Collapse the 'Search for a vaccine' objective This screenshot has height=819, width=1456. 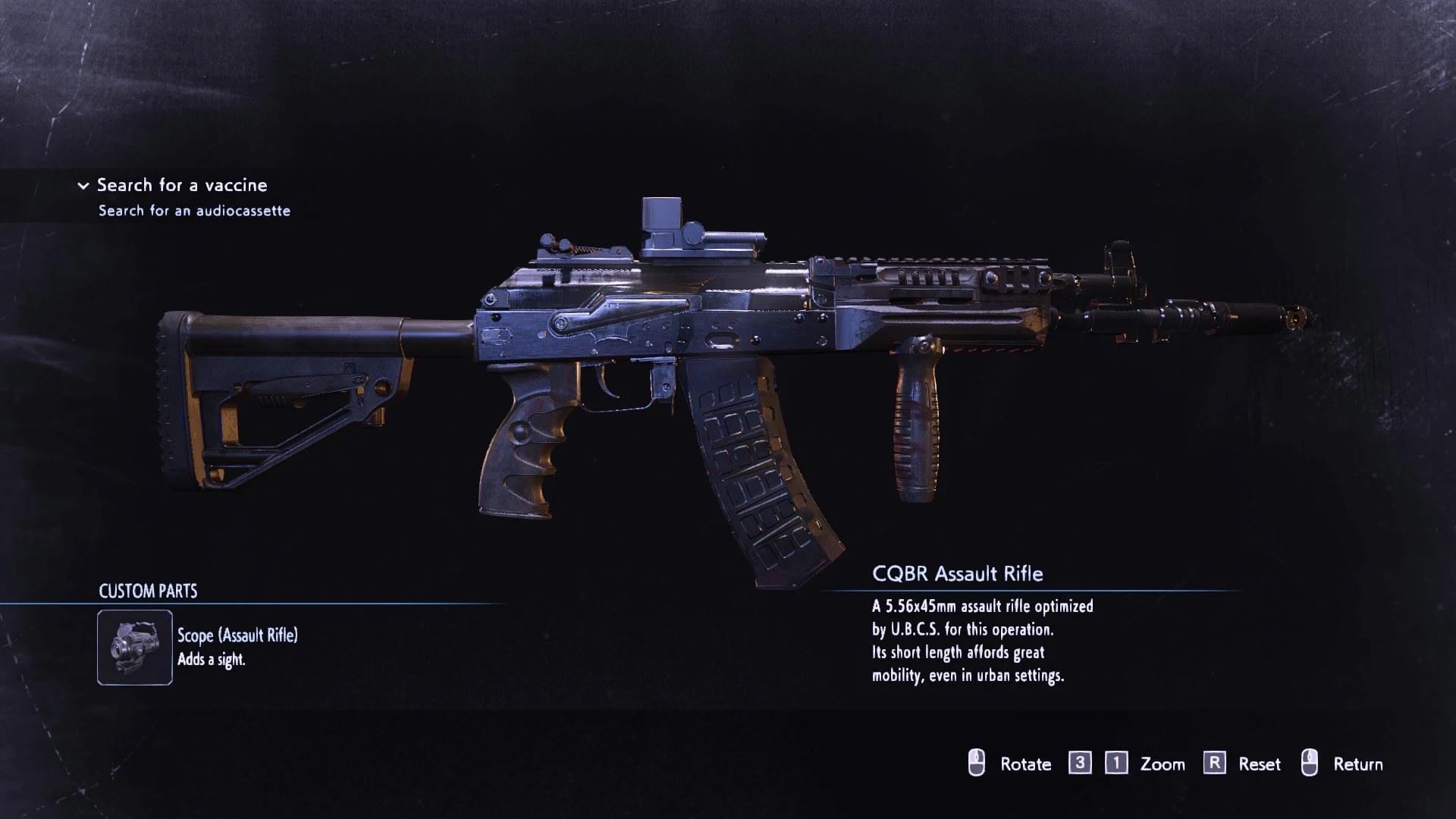pyautogui.click(x=82, y=185)
